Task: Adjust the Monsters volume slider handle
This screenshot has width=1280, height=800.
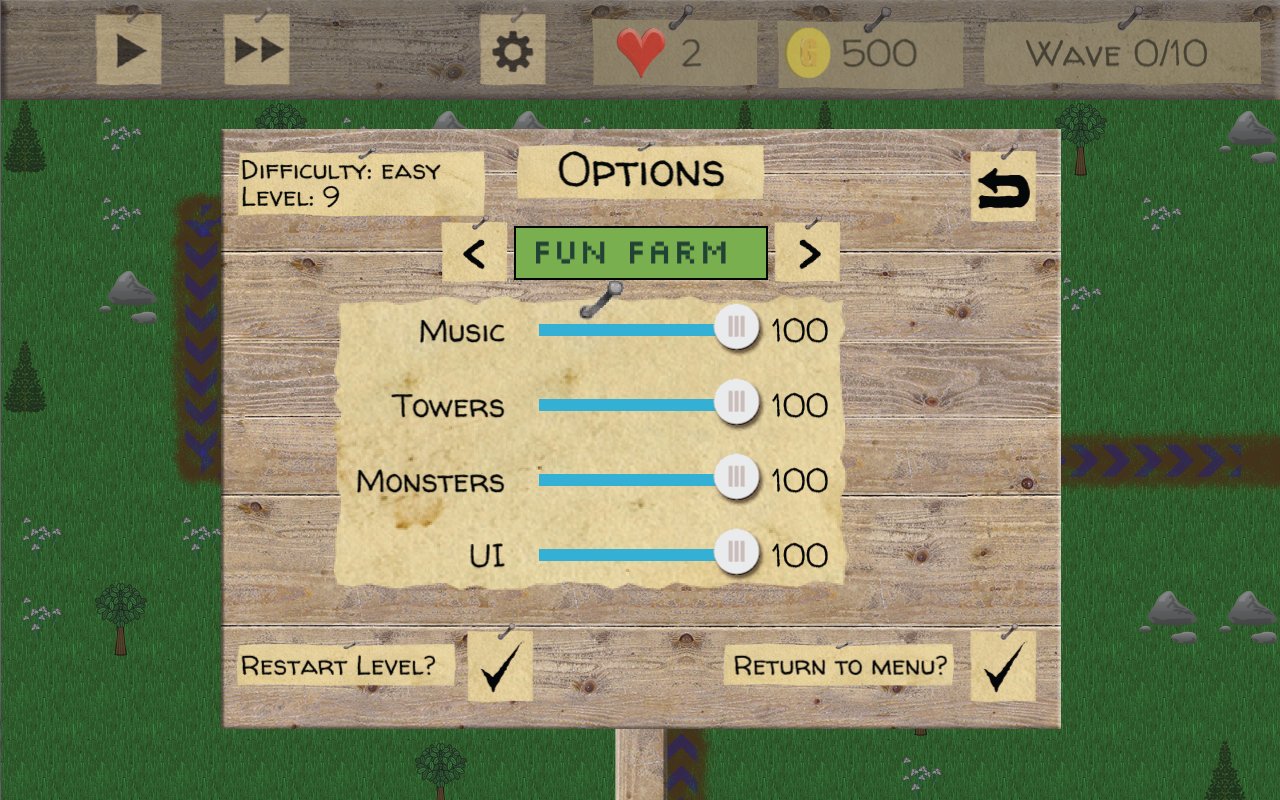Action: tap(737, 478)
